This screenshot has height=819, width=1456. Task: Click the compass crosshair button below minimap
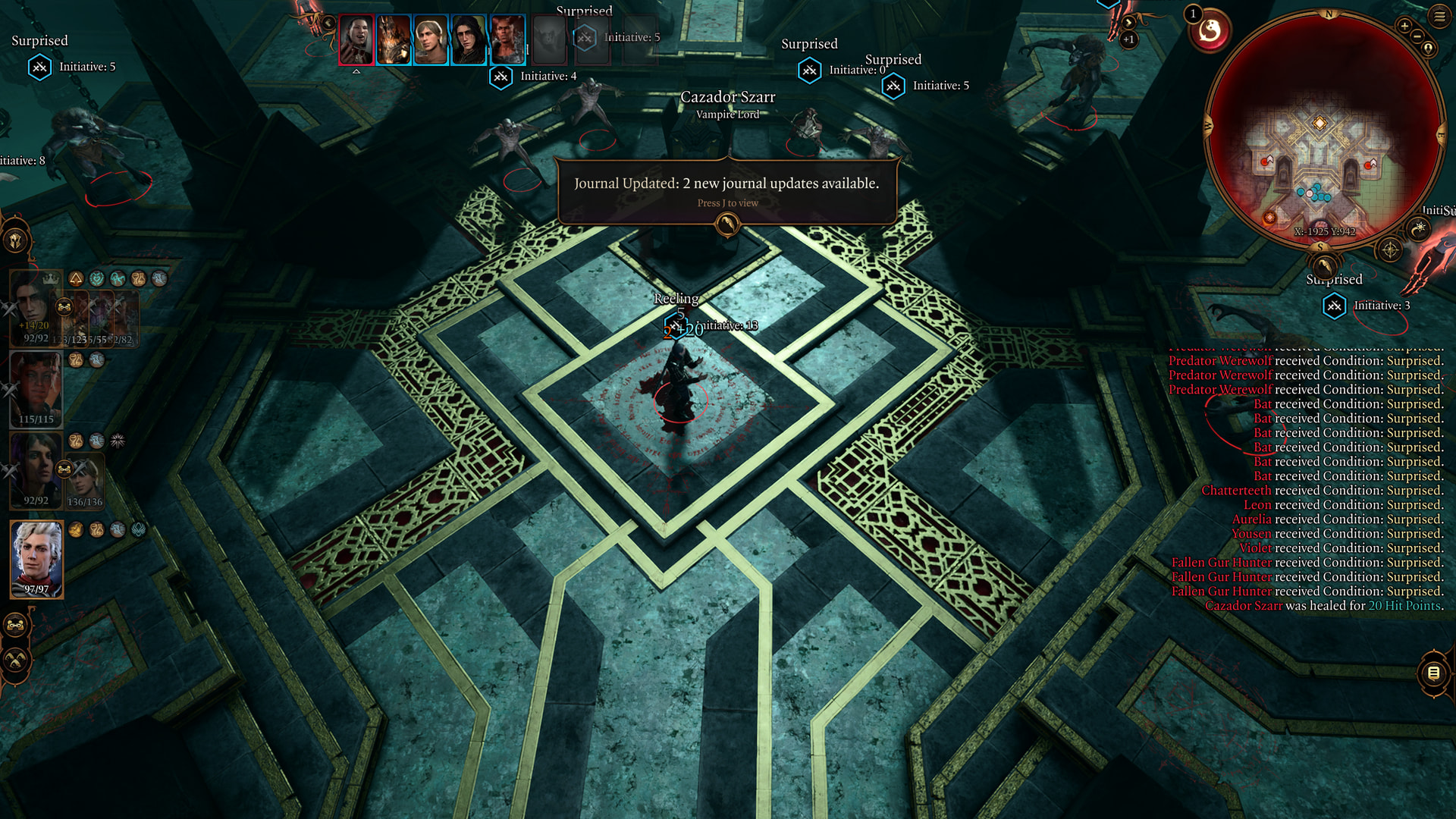[x=1389, y=249]
